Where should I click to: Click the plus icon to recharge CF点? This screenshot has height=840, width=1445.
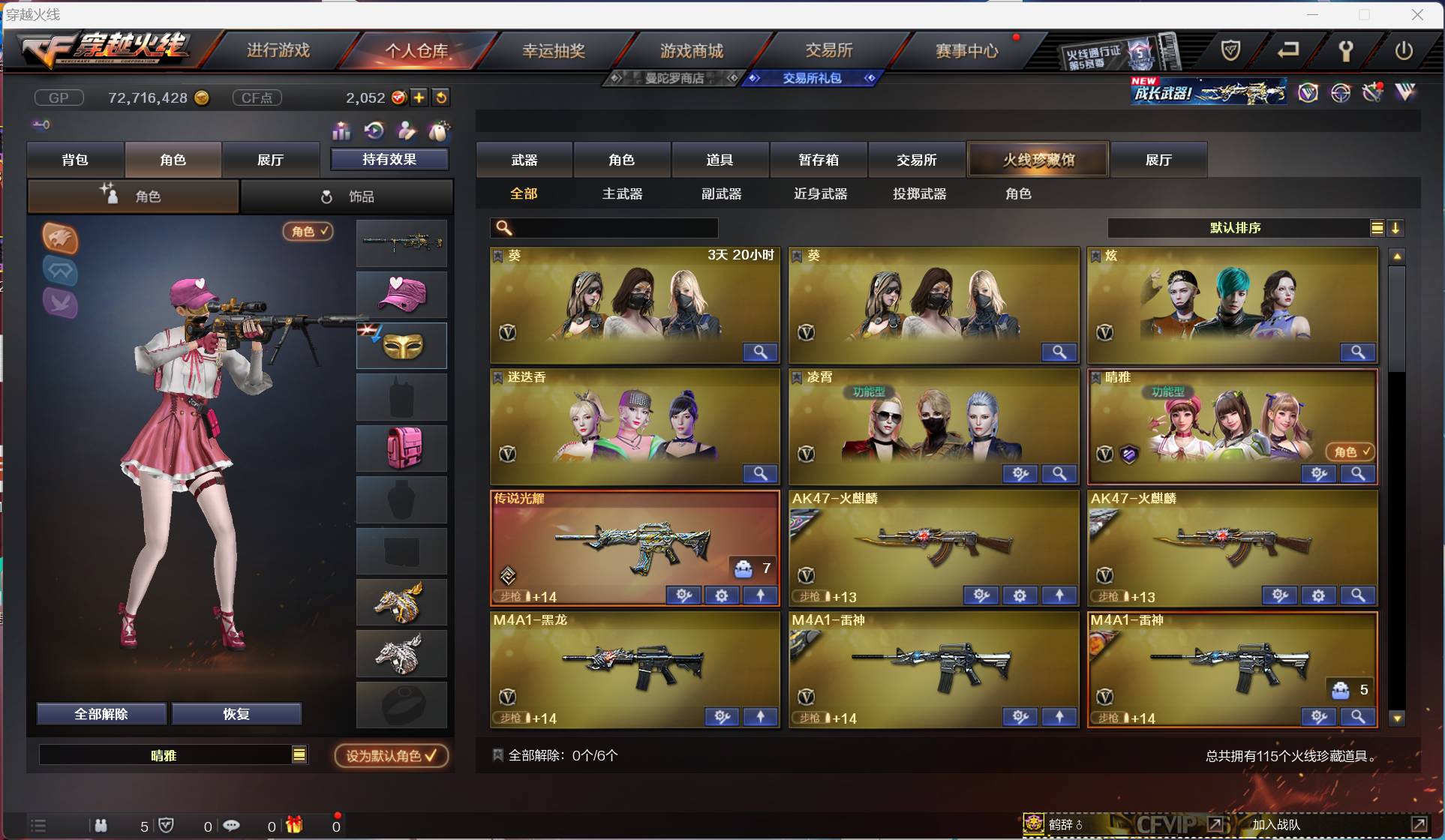419,97
